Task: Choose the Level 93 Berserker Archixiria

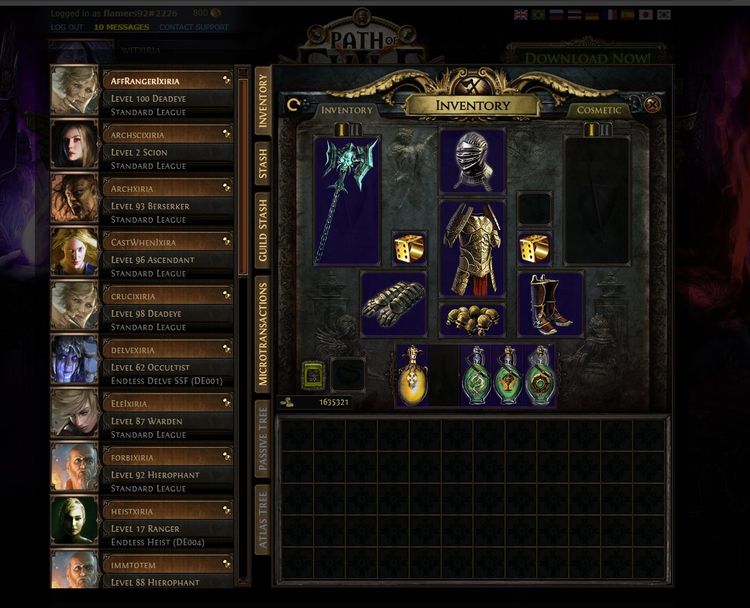Action: coord(167,197)
